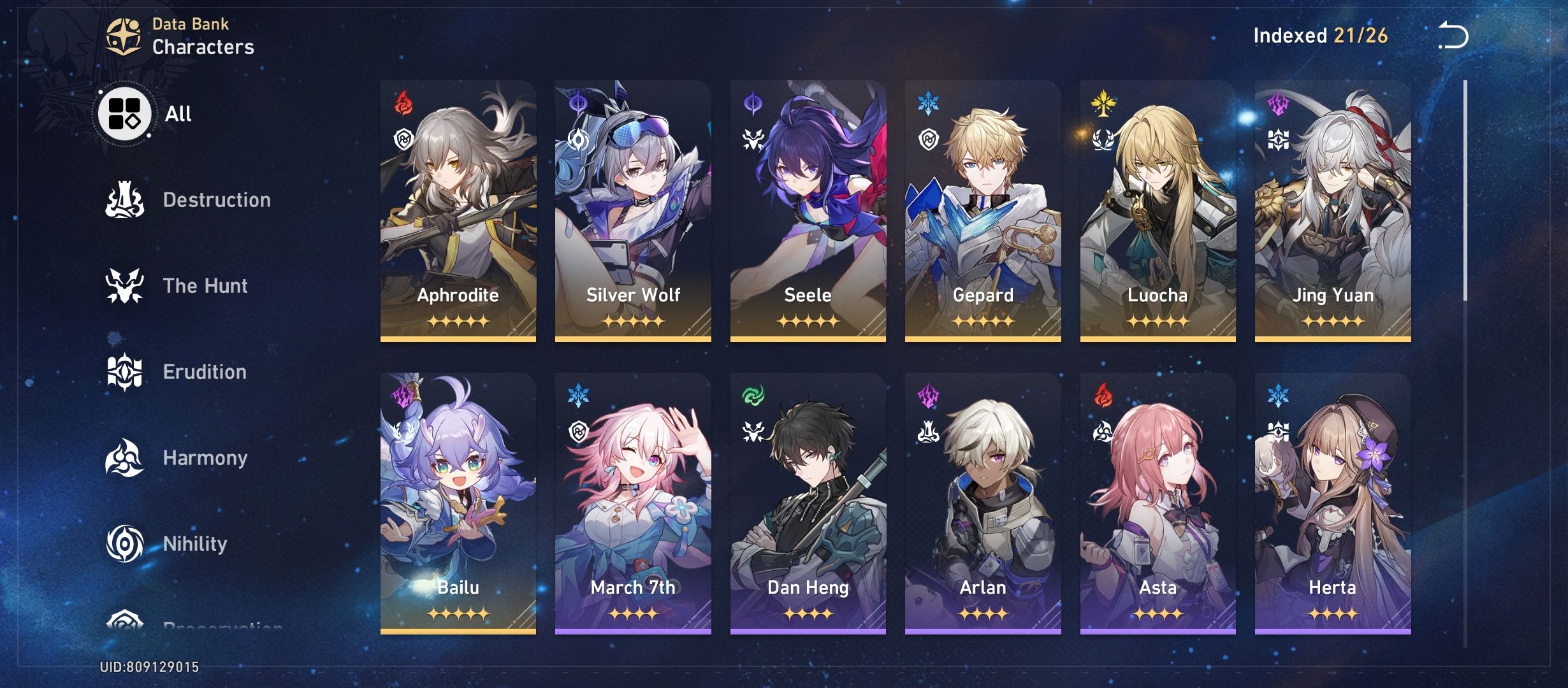Viewport: 1568px width, 688px height.
Task: Click the Erudition sidebar icon
Action: pyautogui.click(x=125, y=371)
